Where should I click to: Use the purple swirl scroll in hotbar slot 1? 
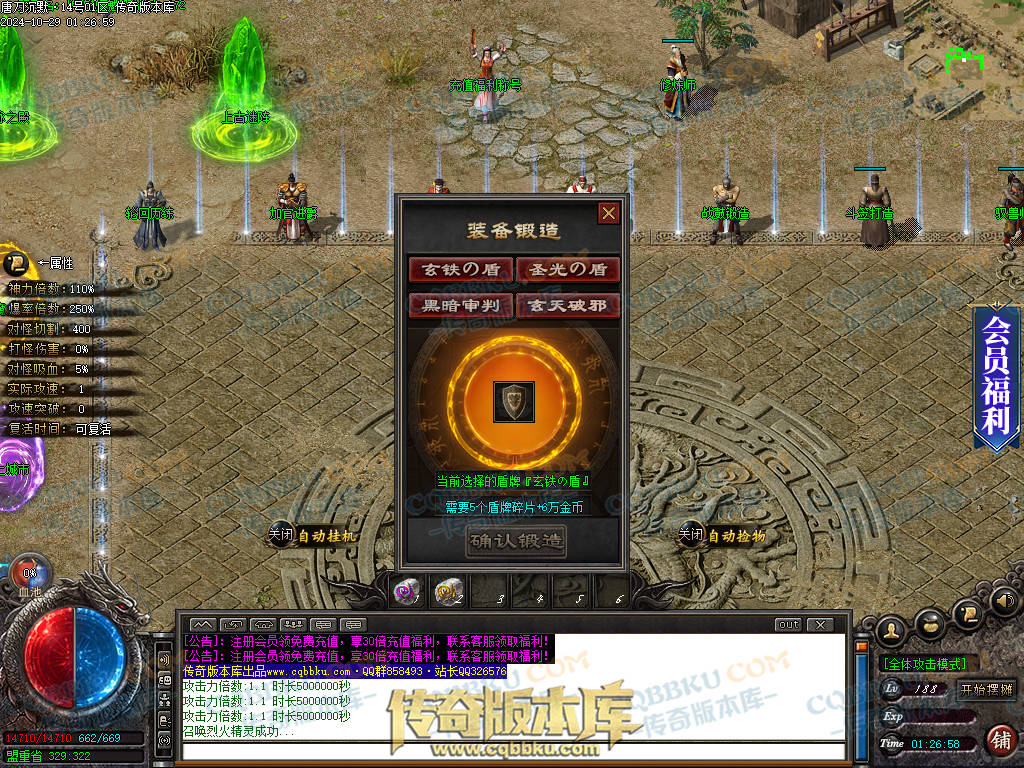click(x=406, y=592)
